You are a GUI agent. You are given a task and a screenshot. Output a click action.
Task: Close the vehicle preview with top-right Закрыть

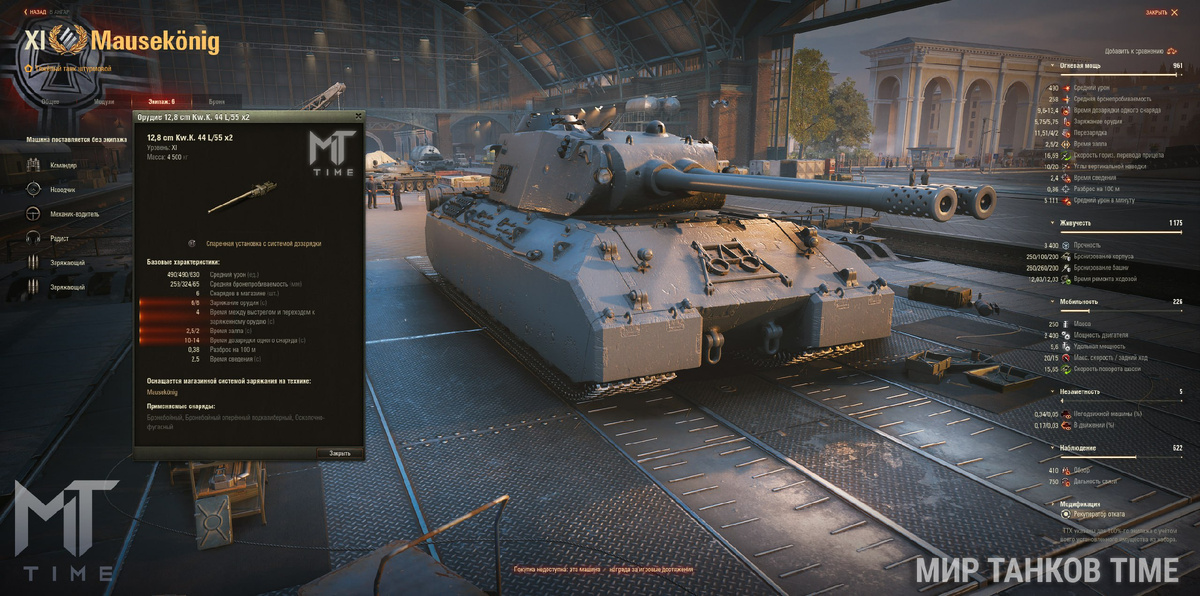click(x=1160, y=12)
